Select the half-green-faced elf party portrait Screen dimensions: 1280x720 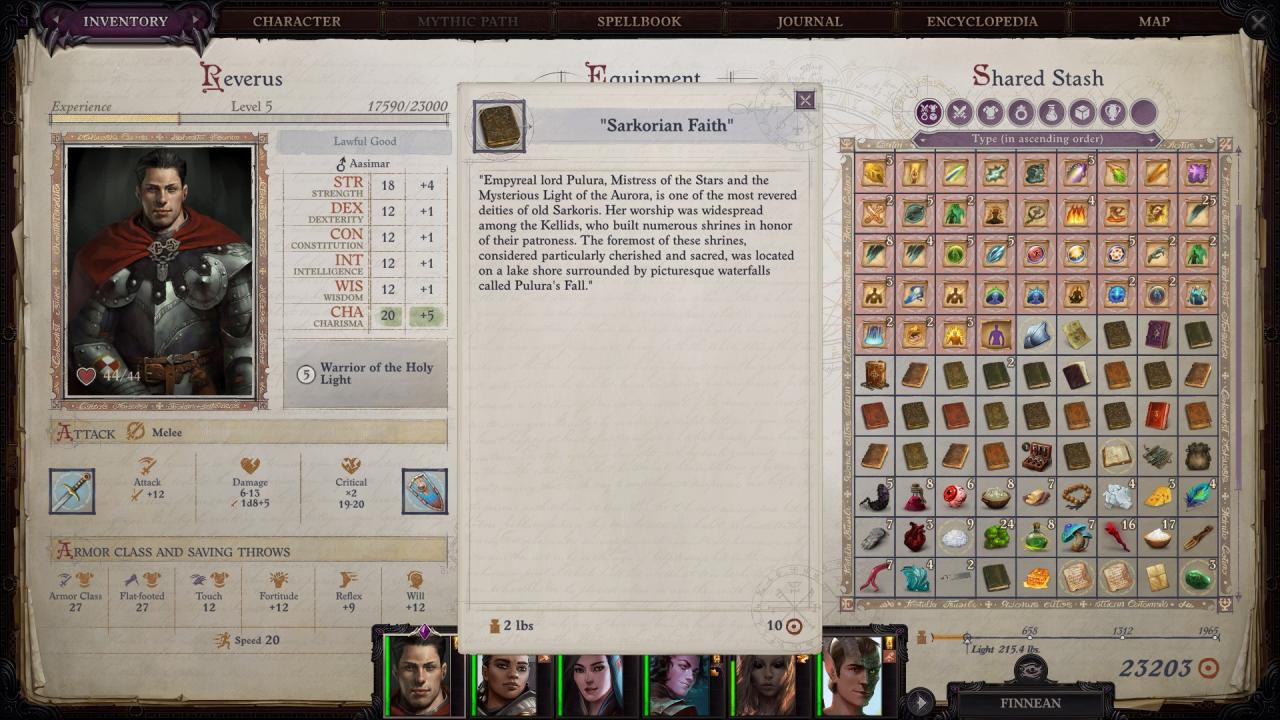click(852, 676)
